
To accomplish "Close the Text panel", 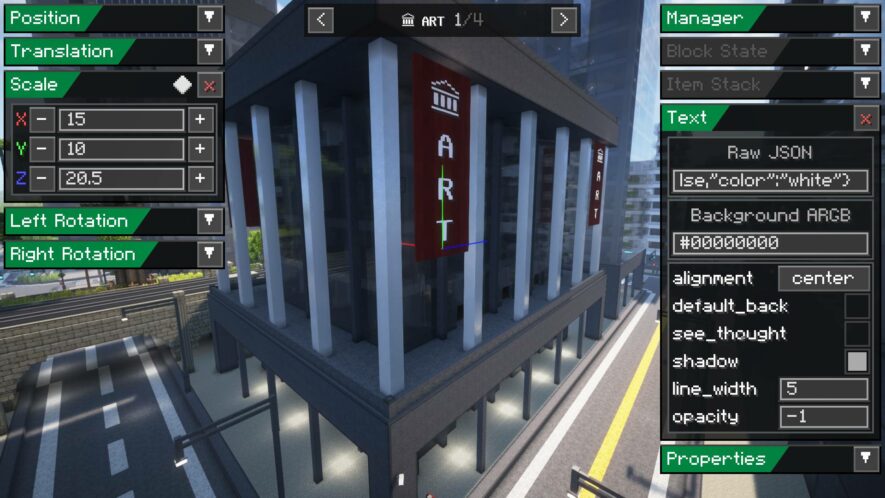I will pyautogui.click(x=865, y=118).
